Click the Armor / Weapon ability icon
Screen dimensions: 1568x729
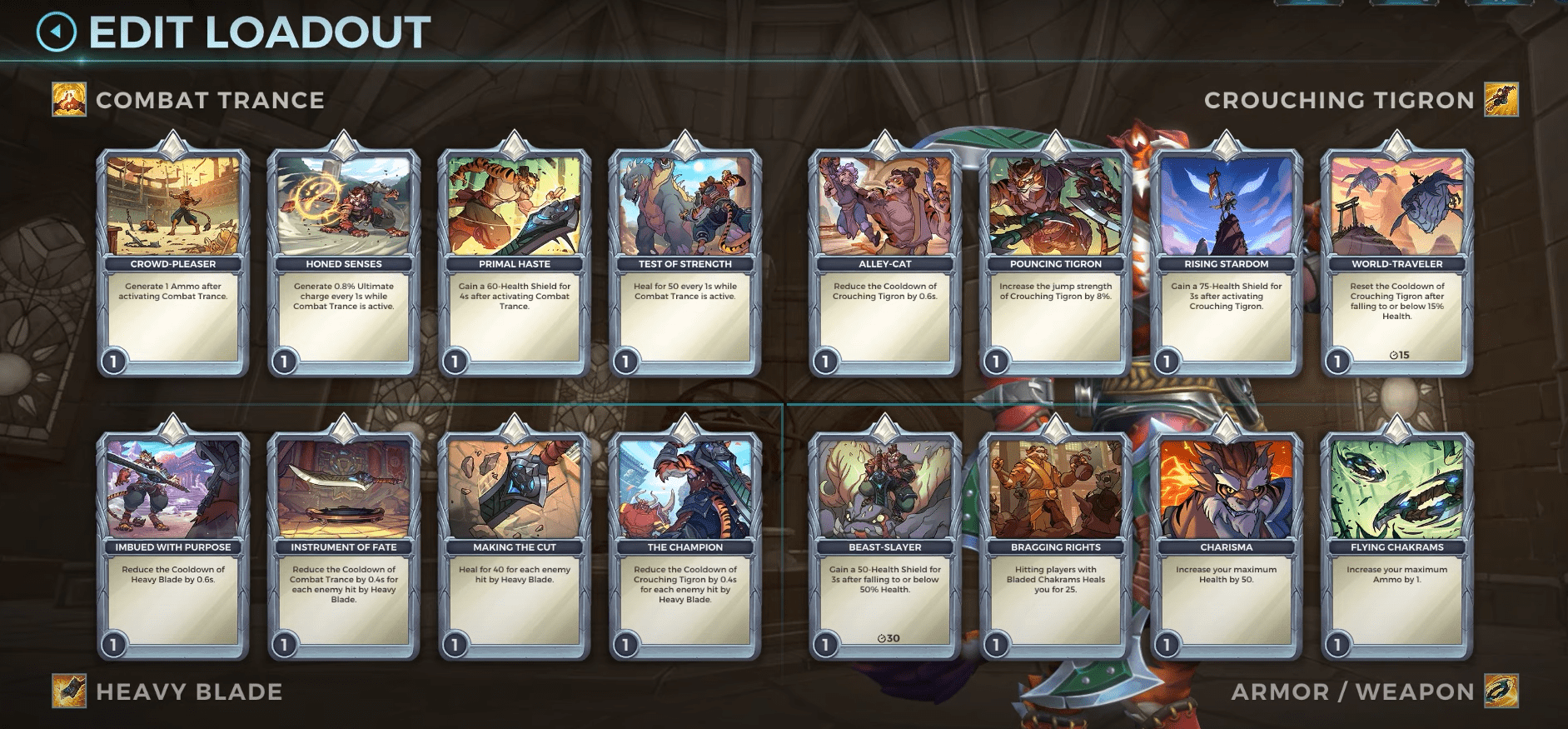(1499, 691)
